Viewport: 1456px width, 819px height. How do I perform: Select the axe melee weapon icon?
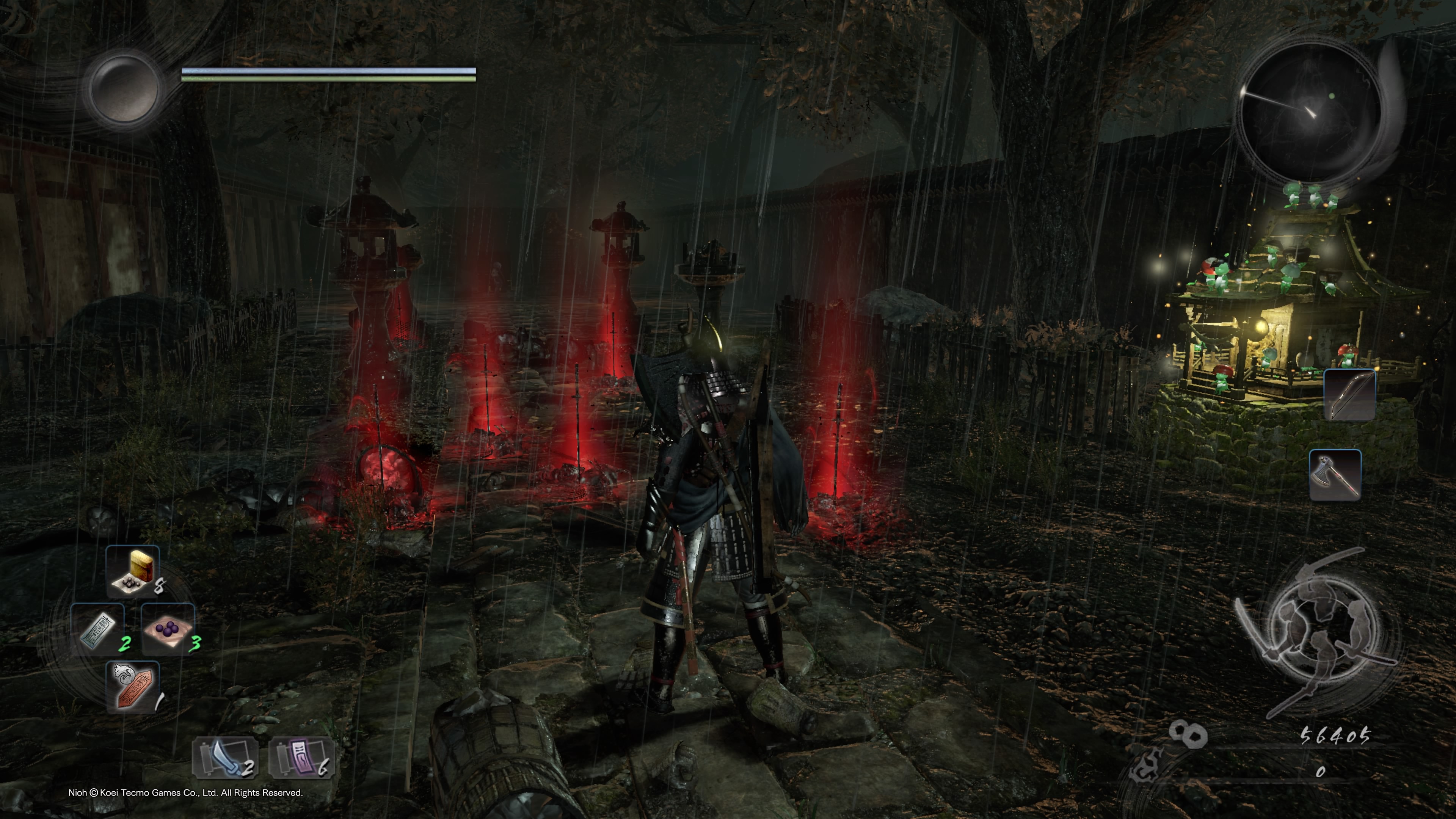(x=1335, y=474)
